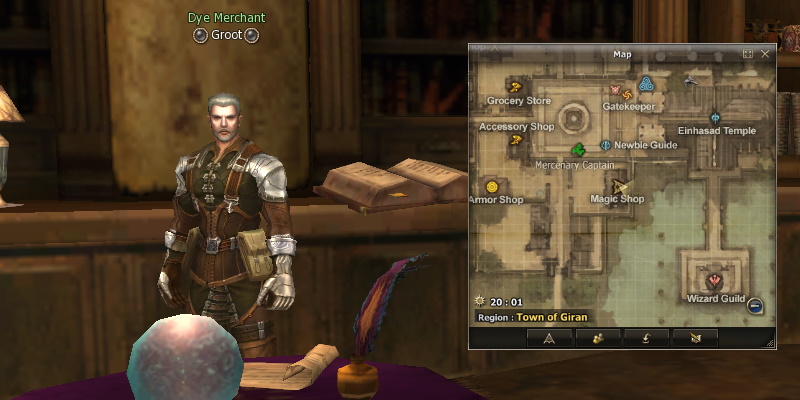
Task: Select the green Mercenary Captain marker
Action: point(577,151)
